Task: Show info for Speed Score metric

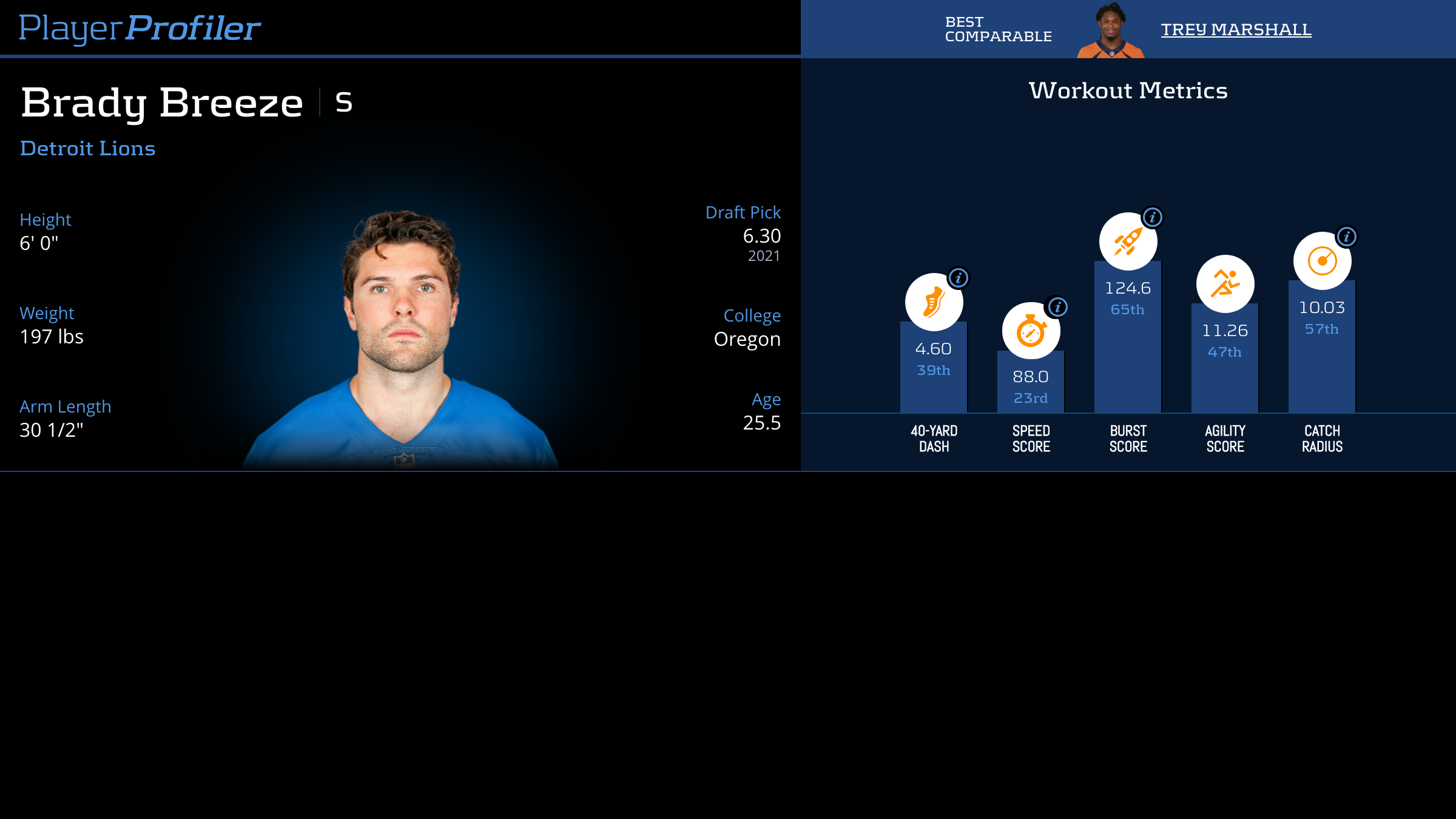Action: (1058, 307)
